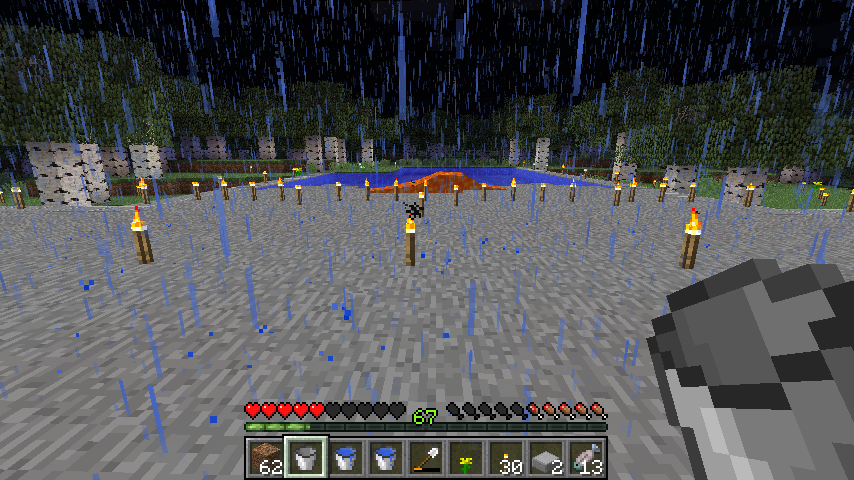Select the raw fish stack slot
The height and width of the screenshot is (480, 854).
pos(585,458)
